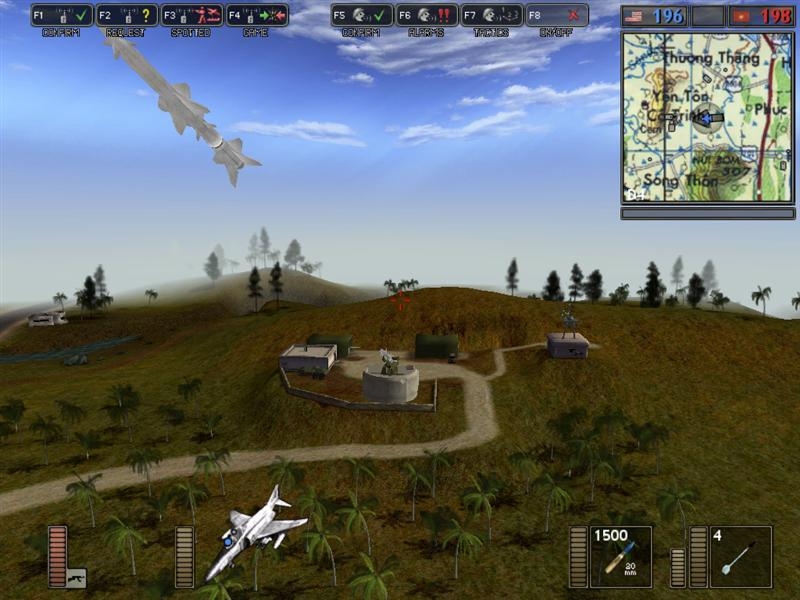Switch to the missile weapon slot
Image resolution: width=800 pixels, height=600 pixels.
(x=741, y=557)
